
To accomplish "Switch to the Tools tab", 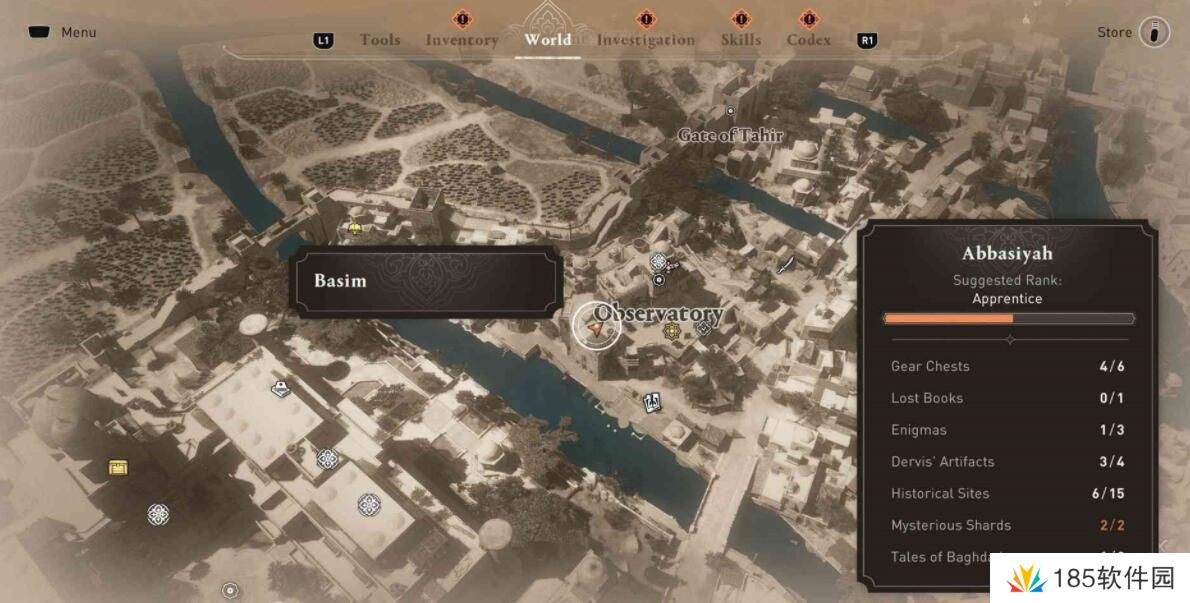I will pyautogui.click(x=379, y=40).
